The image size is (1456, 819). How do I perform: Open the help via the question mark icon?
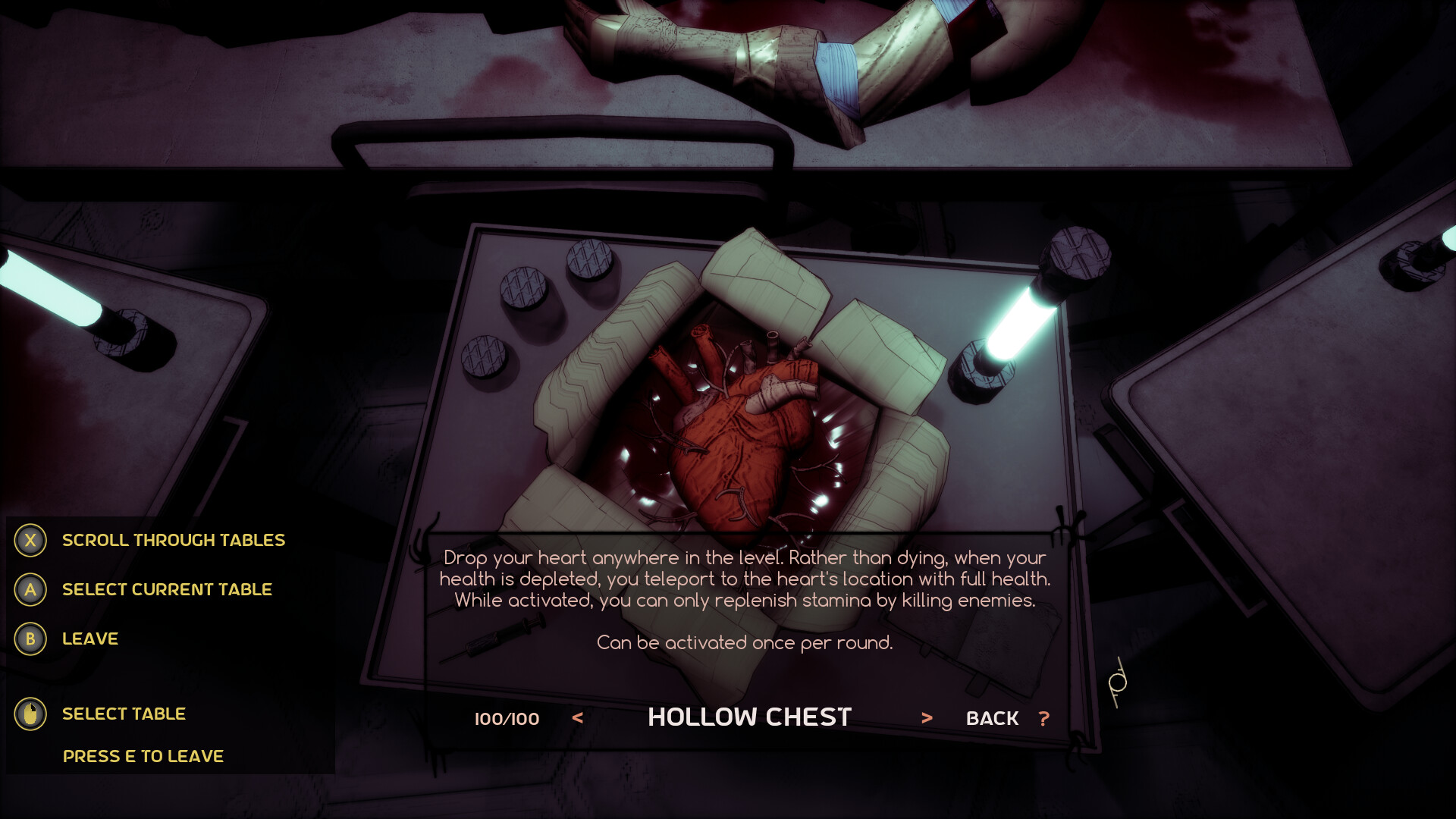click(1045, 717)
